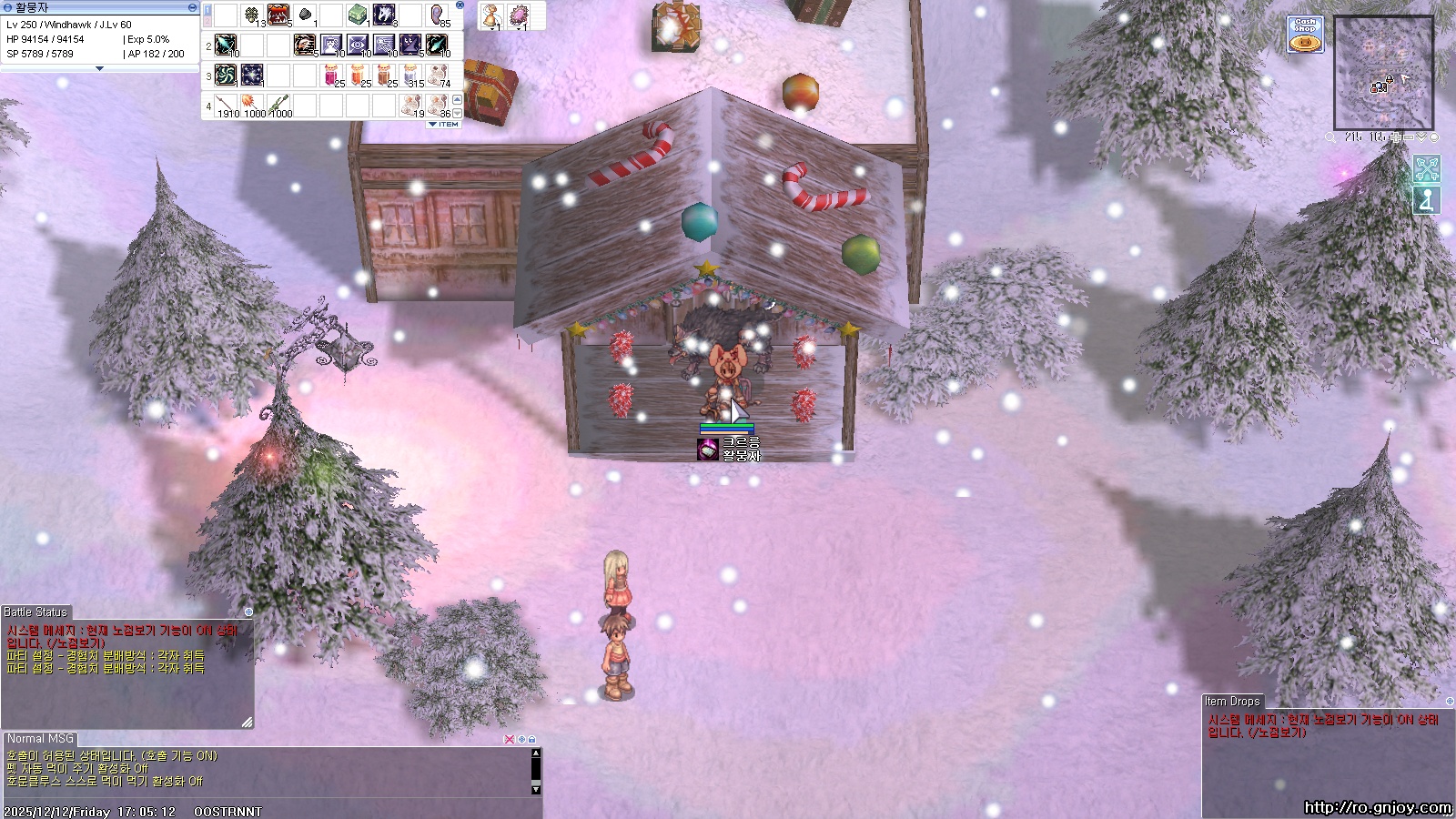Switch to the Battle Status chat tab

click(36, 612)
